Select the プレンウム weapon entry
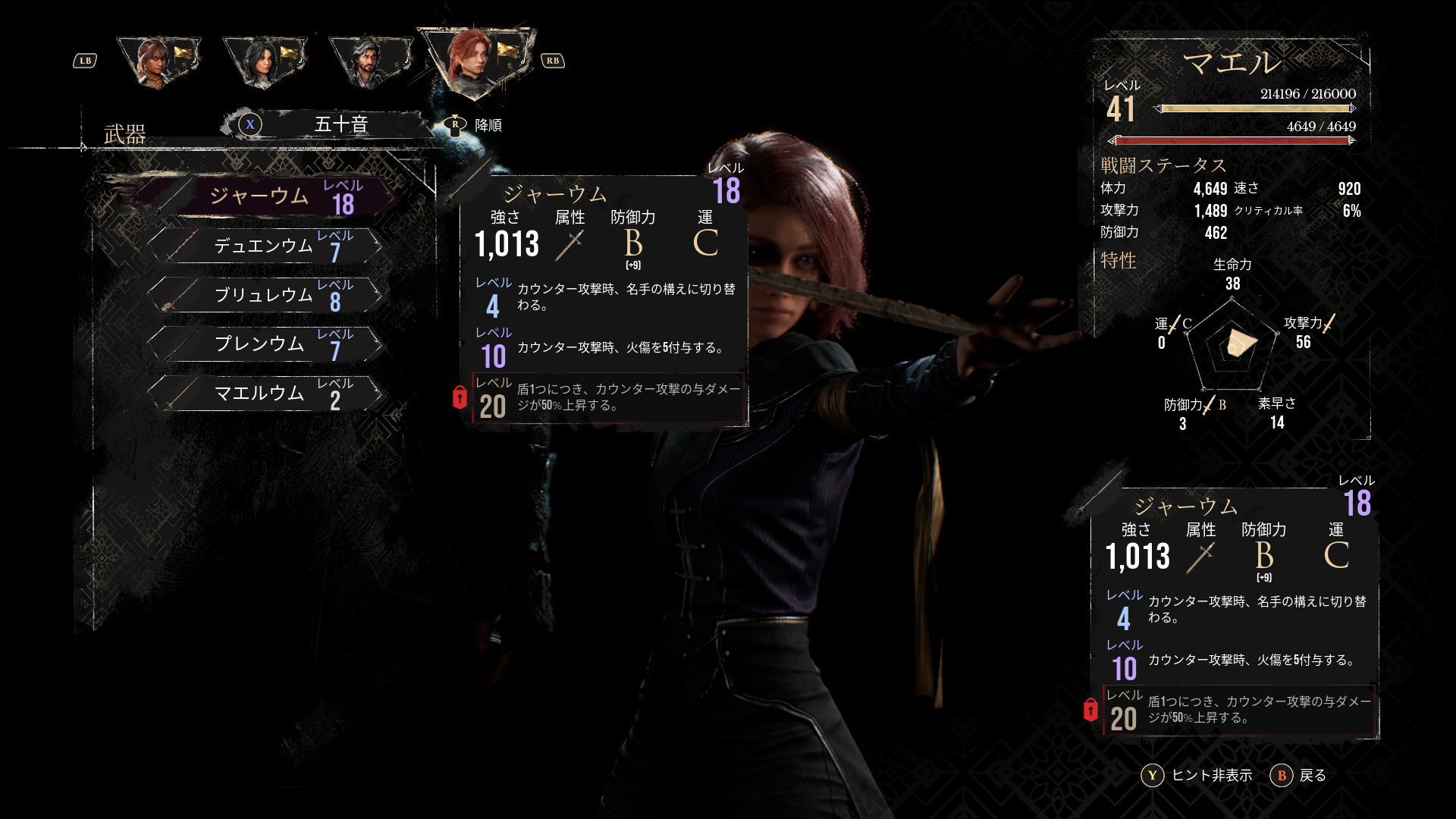This screenshot has width=1456, height=819. [x=265, y=344]
